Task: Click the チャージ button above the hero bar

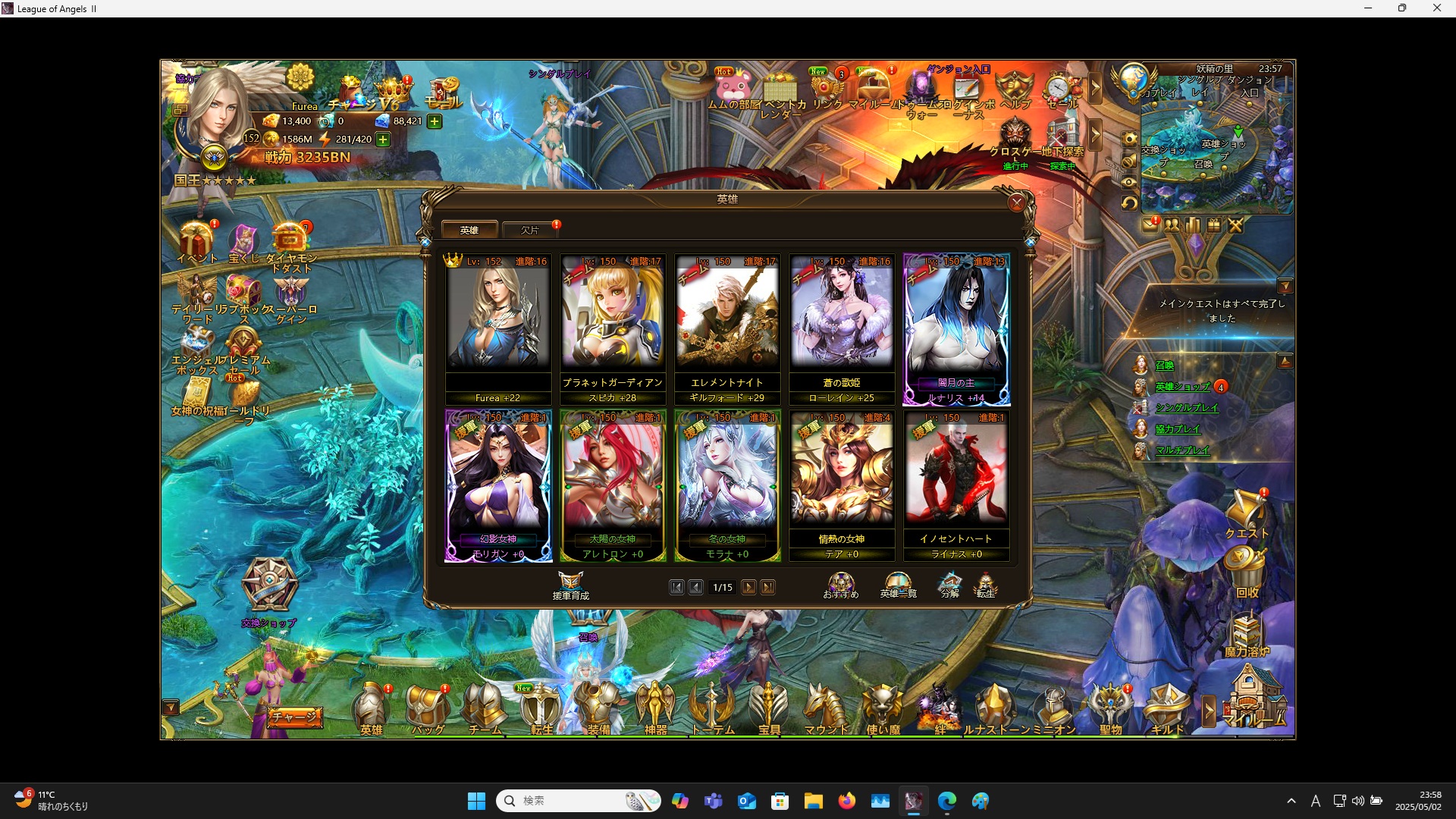Action: 296,716
